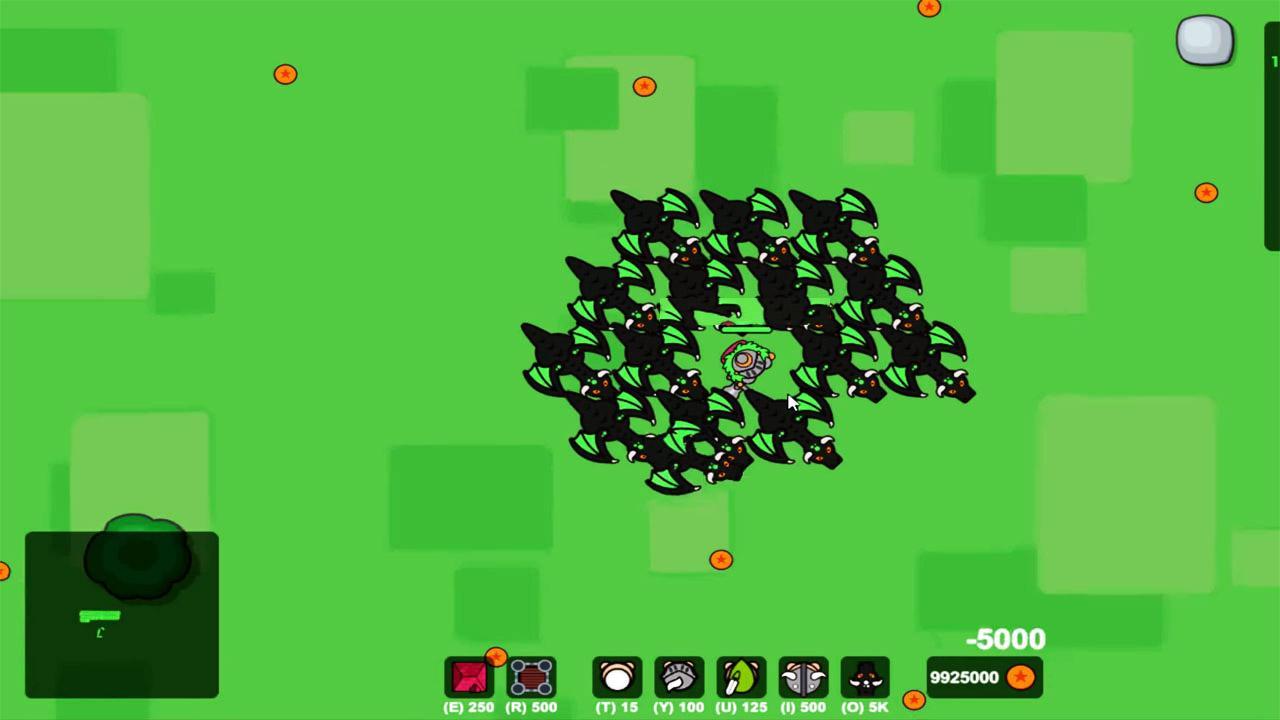Select the ruby gem item (E)
Viewport: 1280px width, 720px height.
pos(469,678)
